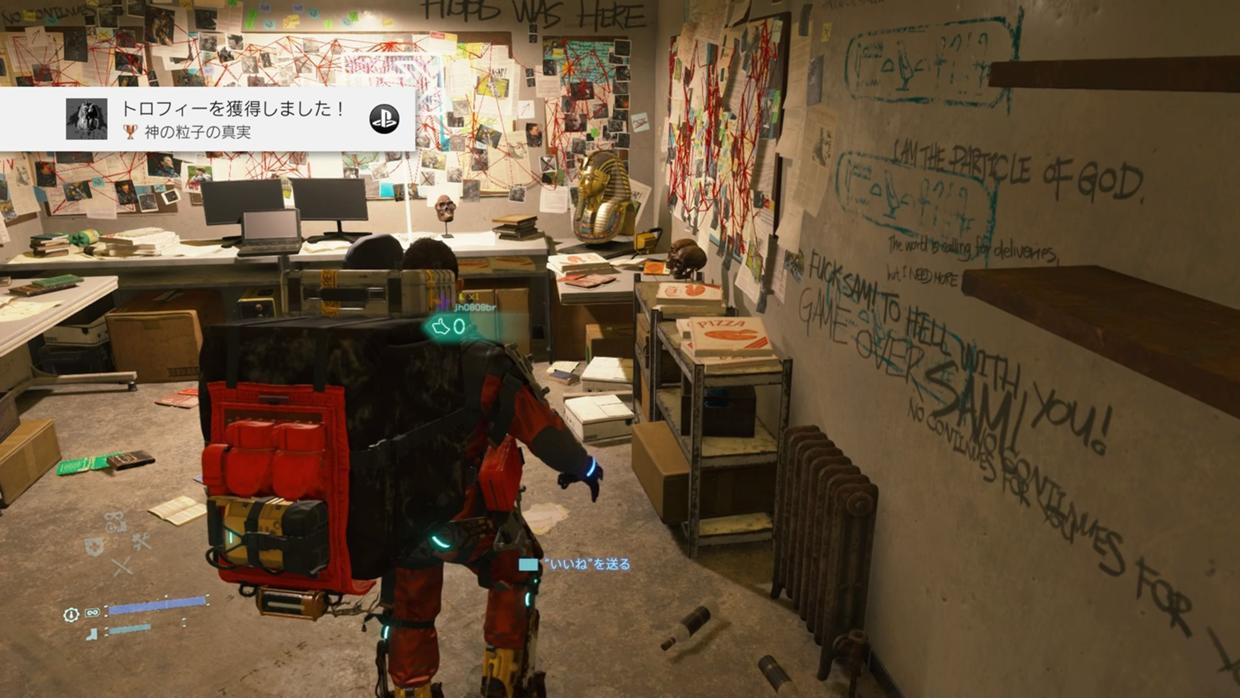Click the trophy image thumbnail in the notification
This screenshot has height=698, width=1240.
[x=86, y=119]
